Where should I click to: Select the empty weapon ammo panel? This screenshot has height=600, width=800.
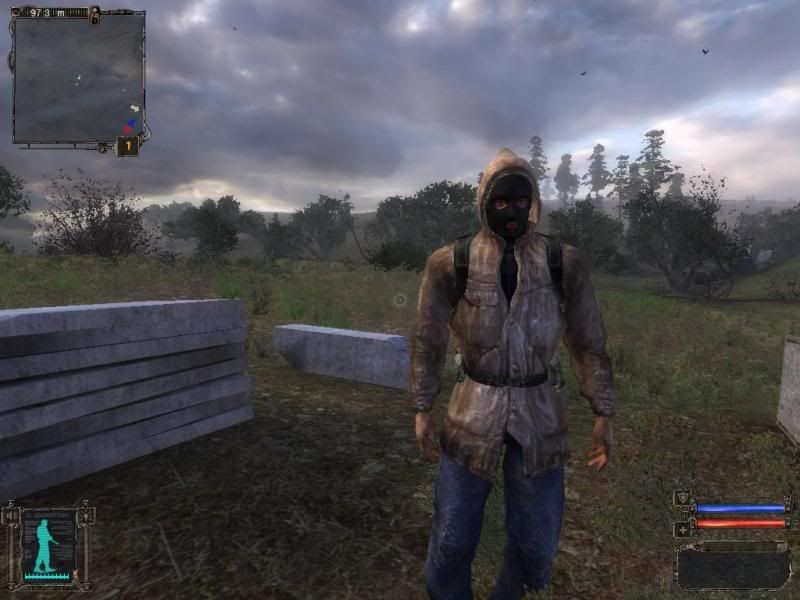coord(733,567)
